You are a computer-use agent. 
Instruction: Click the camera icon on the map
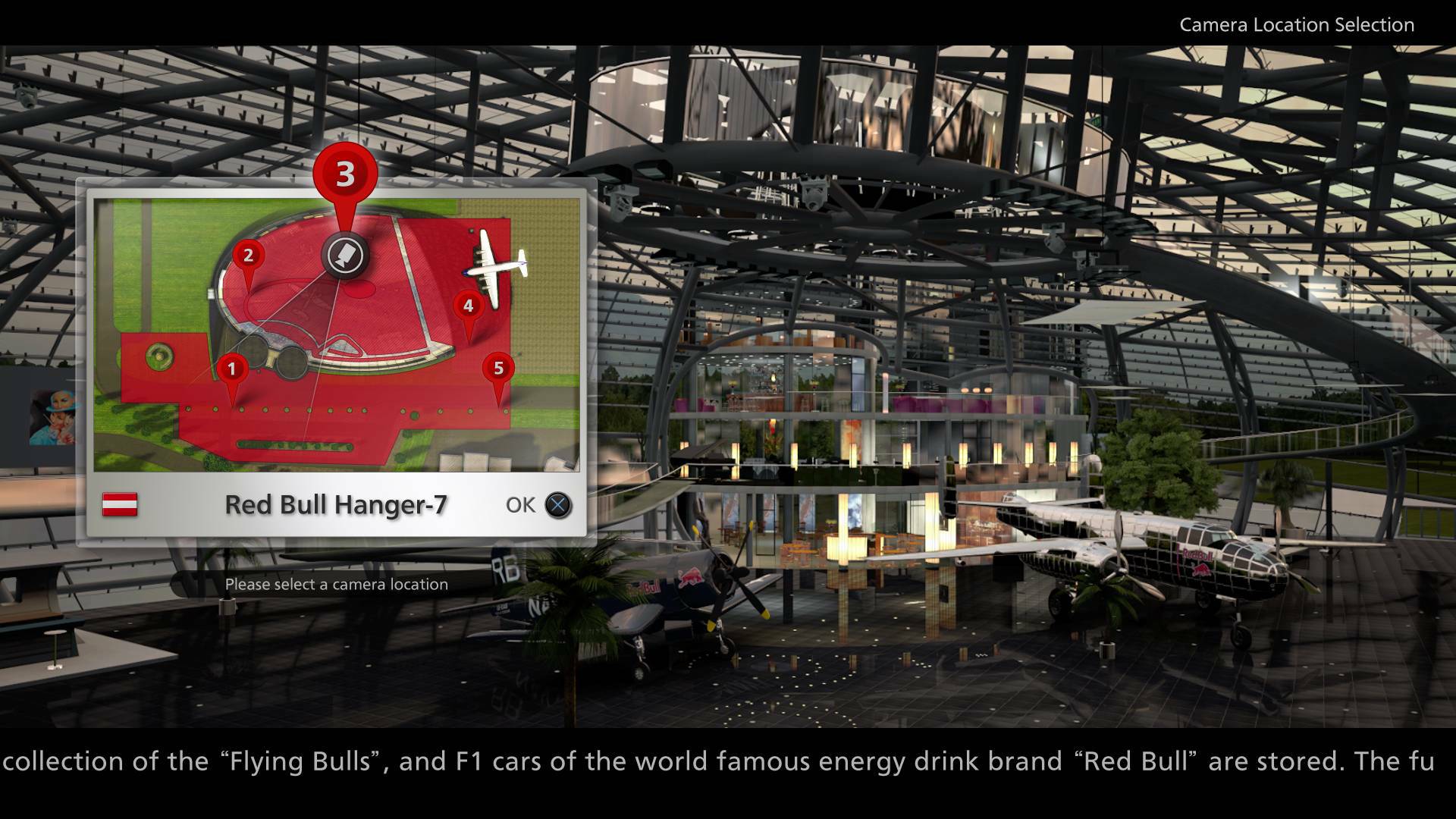pyautogui.click(x=346, y=255)
